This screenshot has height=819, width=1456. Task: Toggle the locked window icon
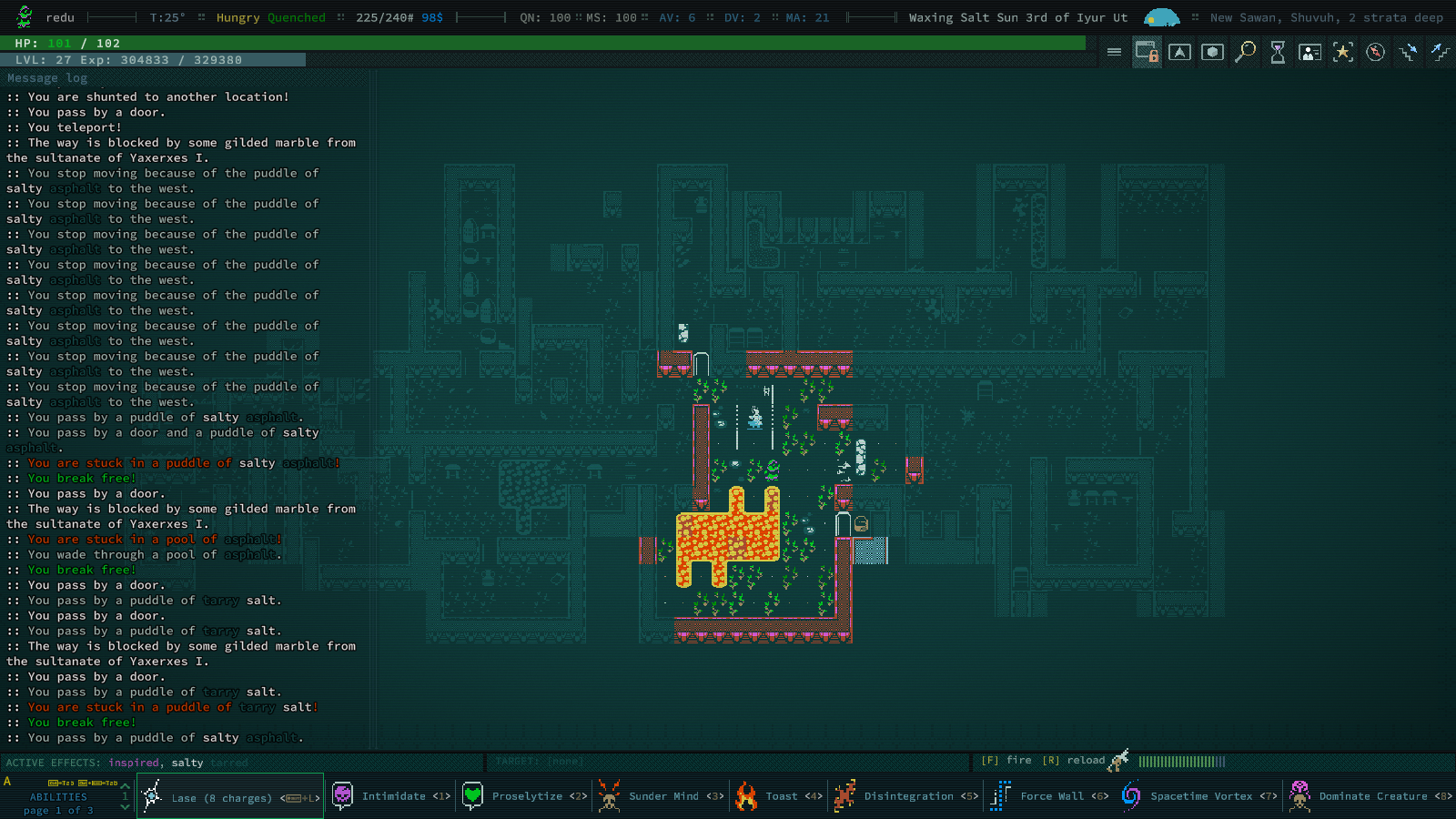1147,52
